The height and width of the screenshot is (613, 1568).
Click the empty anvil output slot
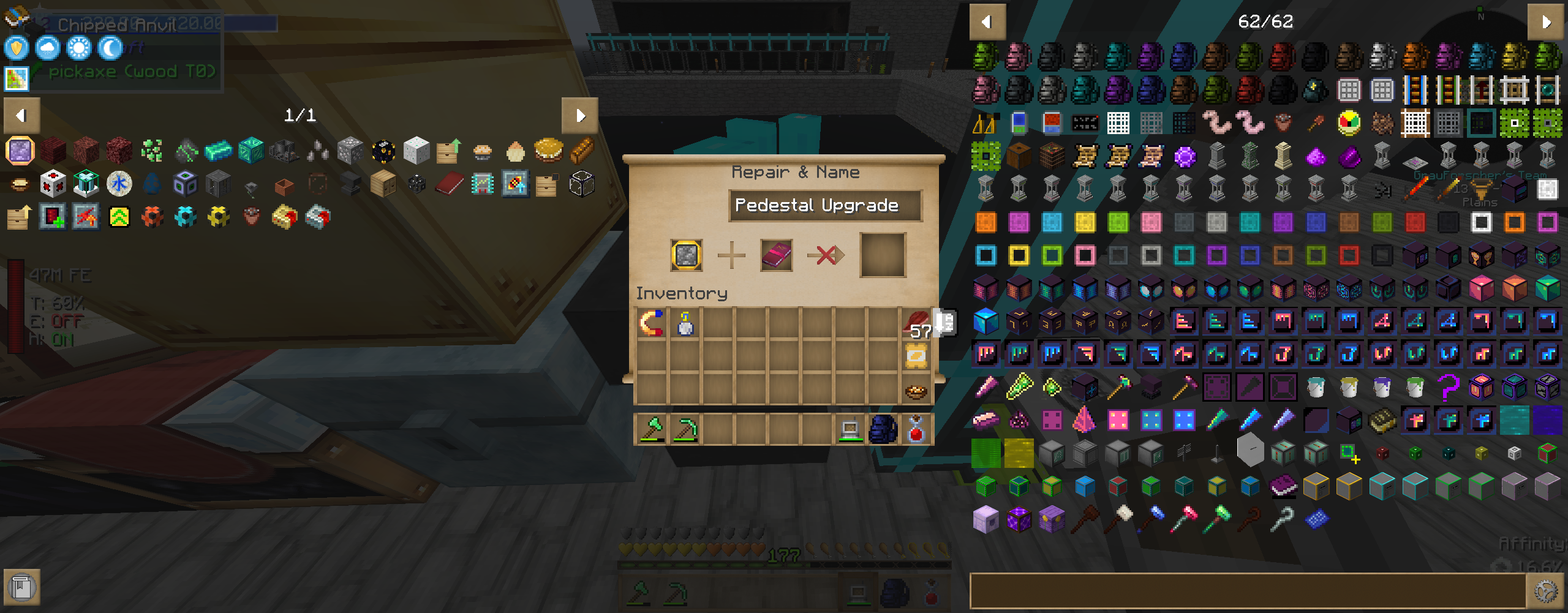click(882, 255)
